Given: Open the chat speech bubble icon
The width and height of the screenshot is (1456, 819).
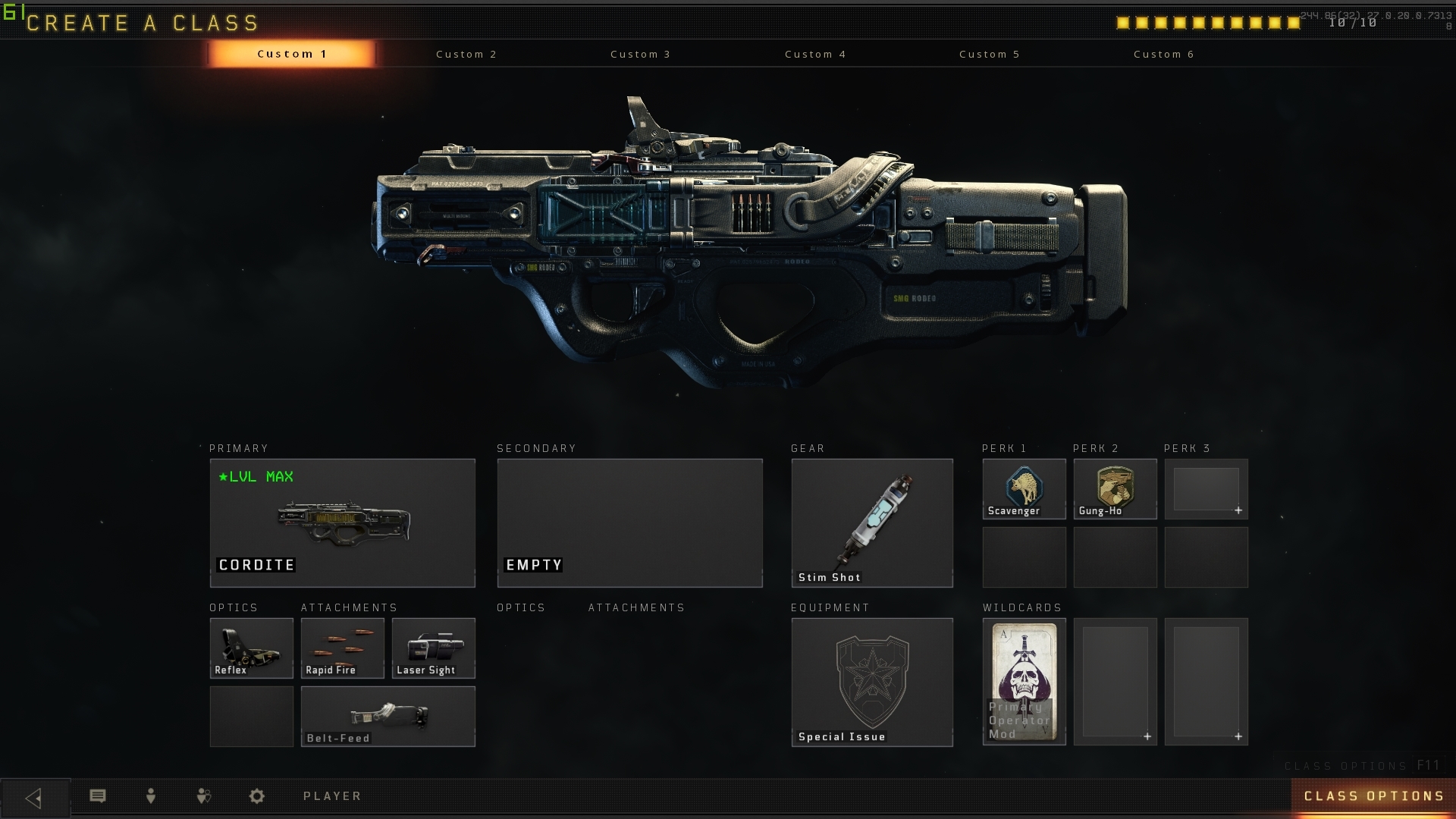Looking at the screenshot, I should coord(98,796).
